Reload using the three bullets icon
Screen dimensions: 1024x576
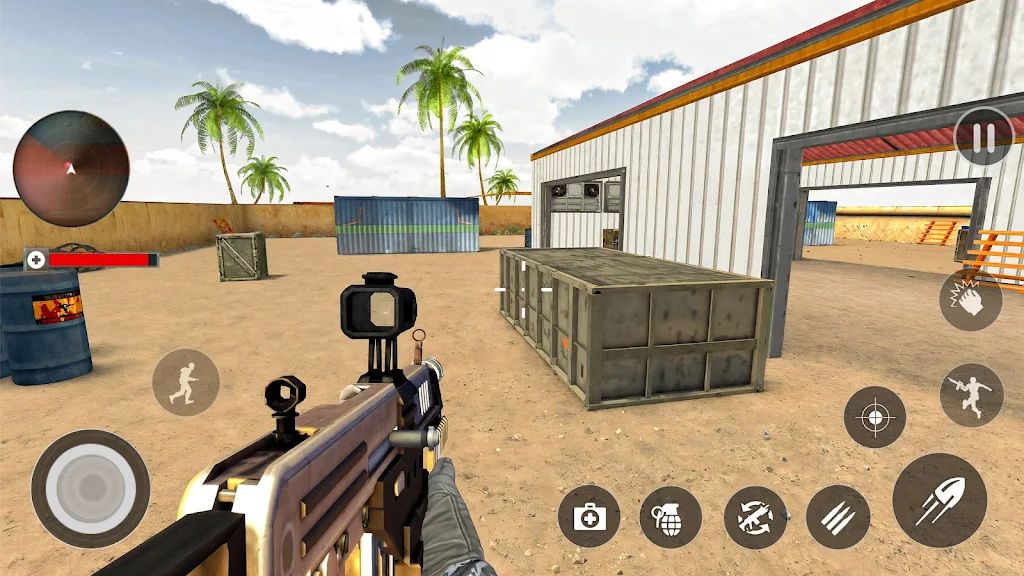[837, 517]
